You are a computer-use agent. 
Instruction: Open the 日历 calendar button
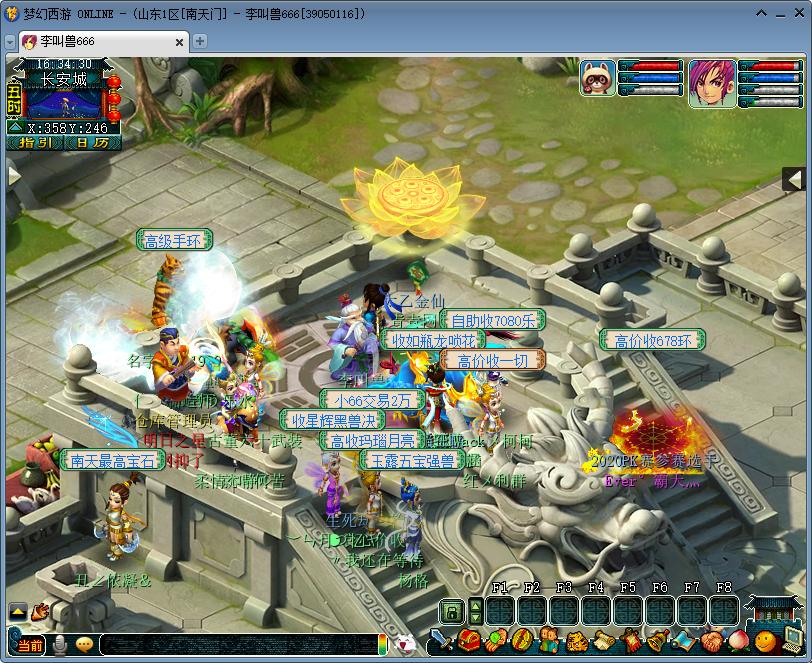pyautogui.click(x=92, y=143)
